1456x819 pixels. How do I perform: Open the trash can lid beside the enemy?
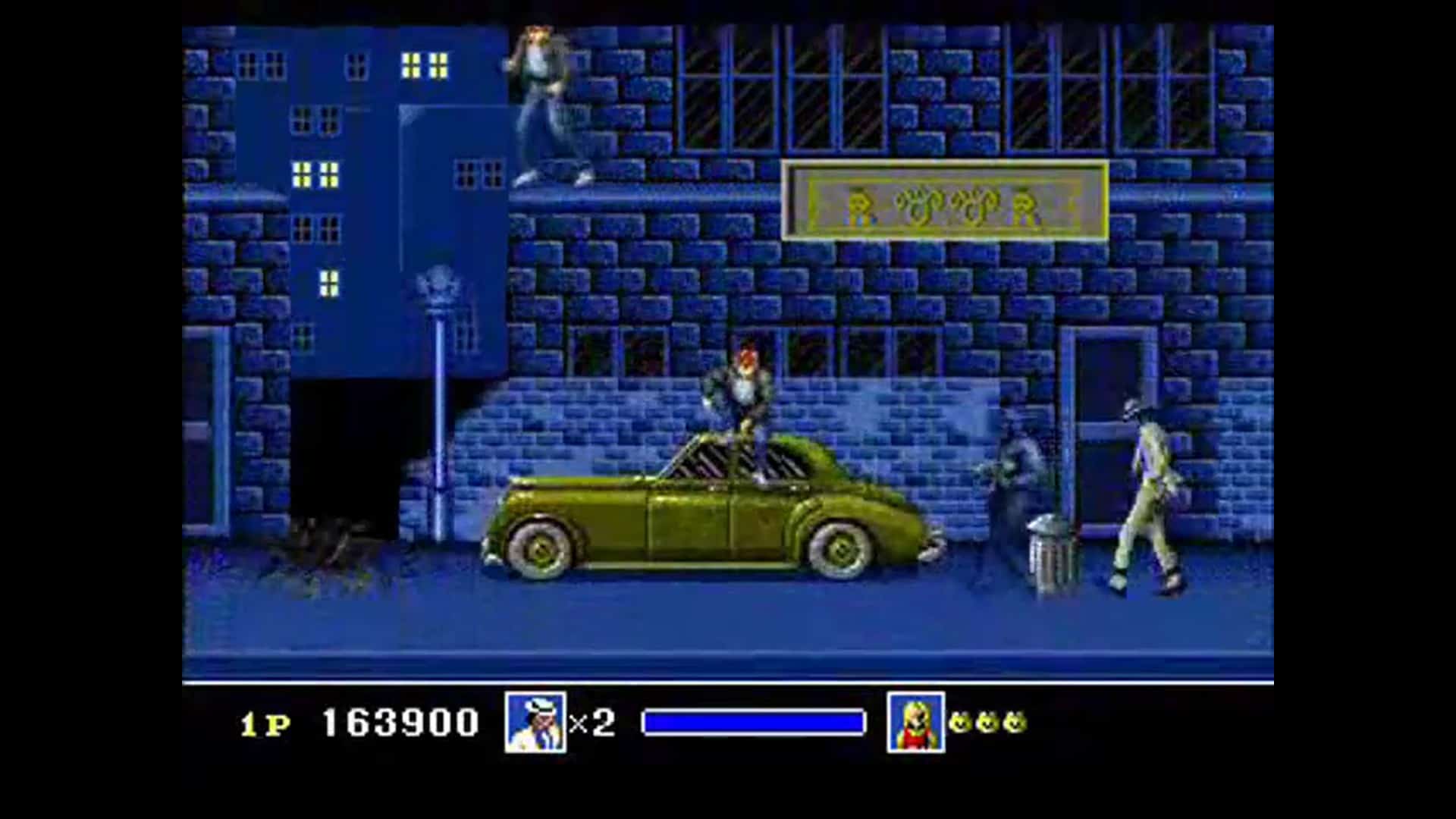(x=1046, y=523)
